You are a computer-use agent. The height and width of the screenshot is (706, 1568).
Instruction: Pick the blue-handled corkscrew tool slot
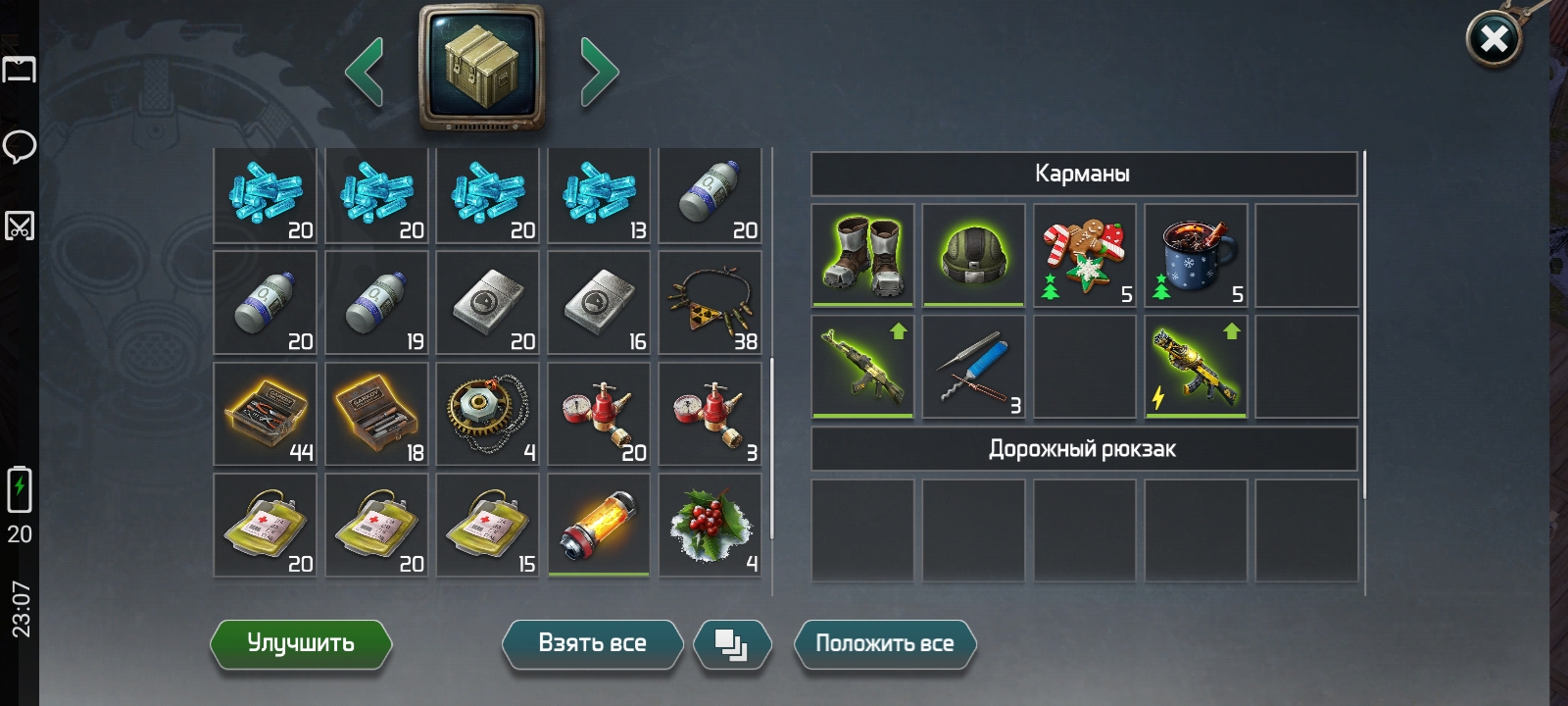[x=974, y=367]
